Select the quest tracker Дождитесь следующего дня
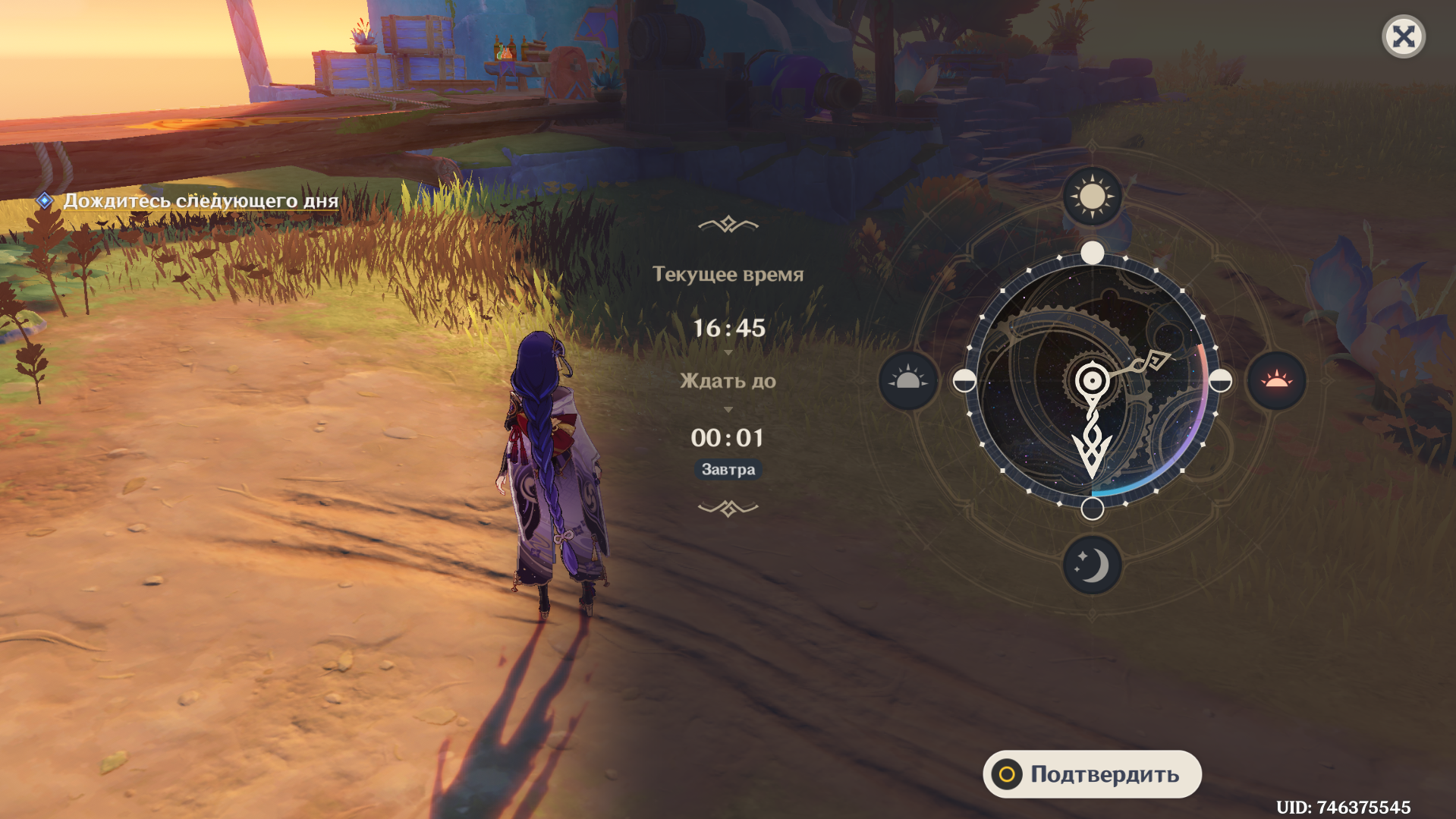 [x=200, y=201]
